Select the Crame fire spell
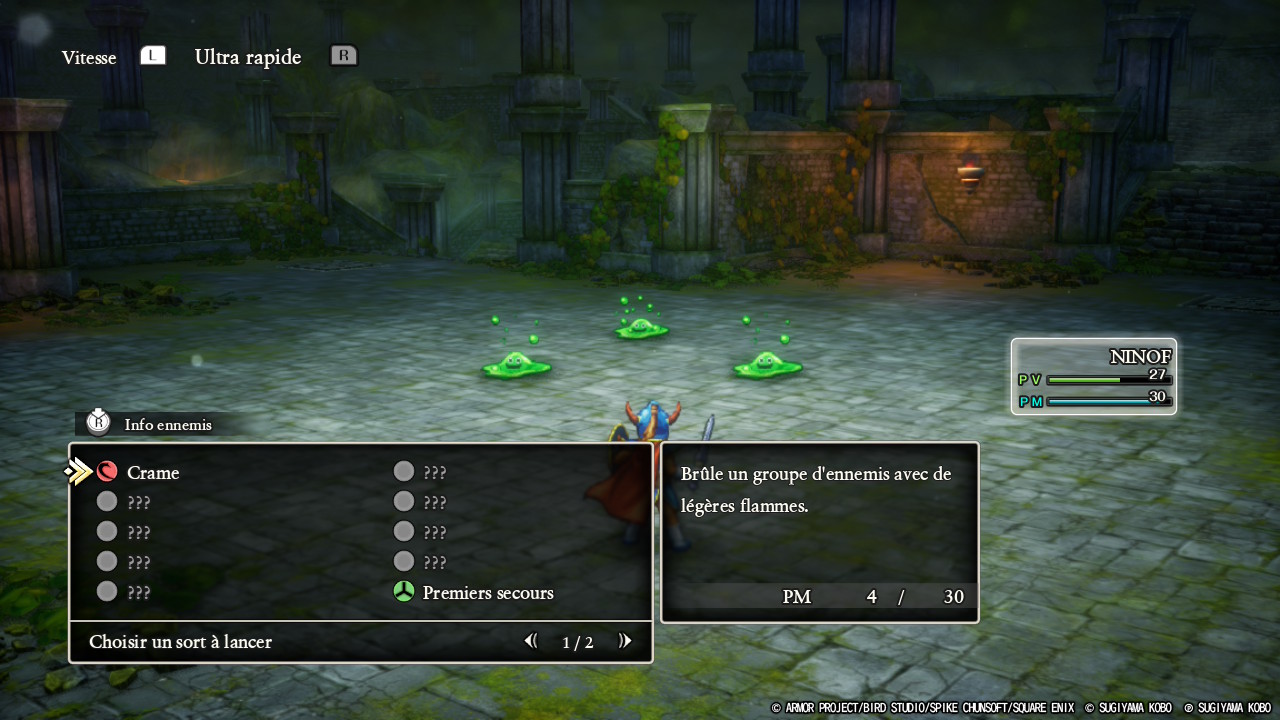 pos(152,473)
